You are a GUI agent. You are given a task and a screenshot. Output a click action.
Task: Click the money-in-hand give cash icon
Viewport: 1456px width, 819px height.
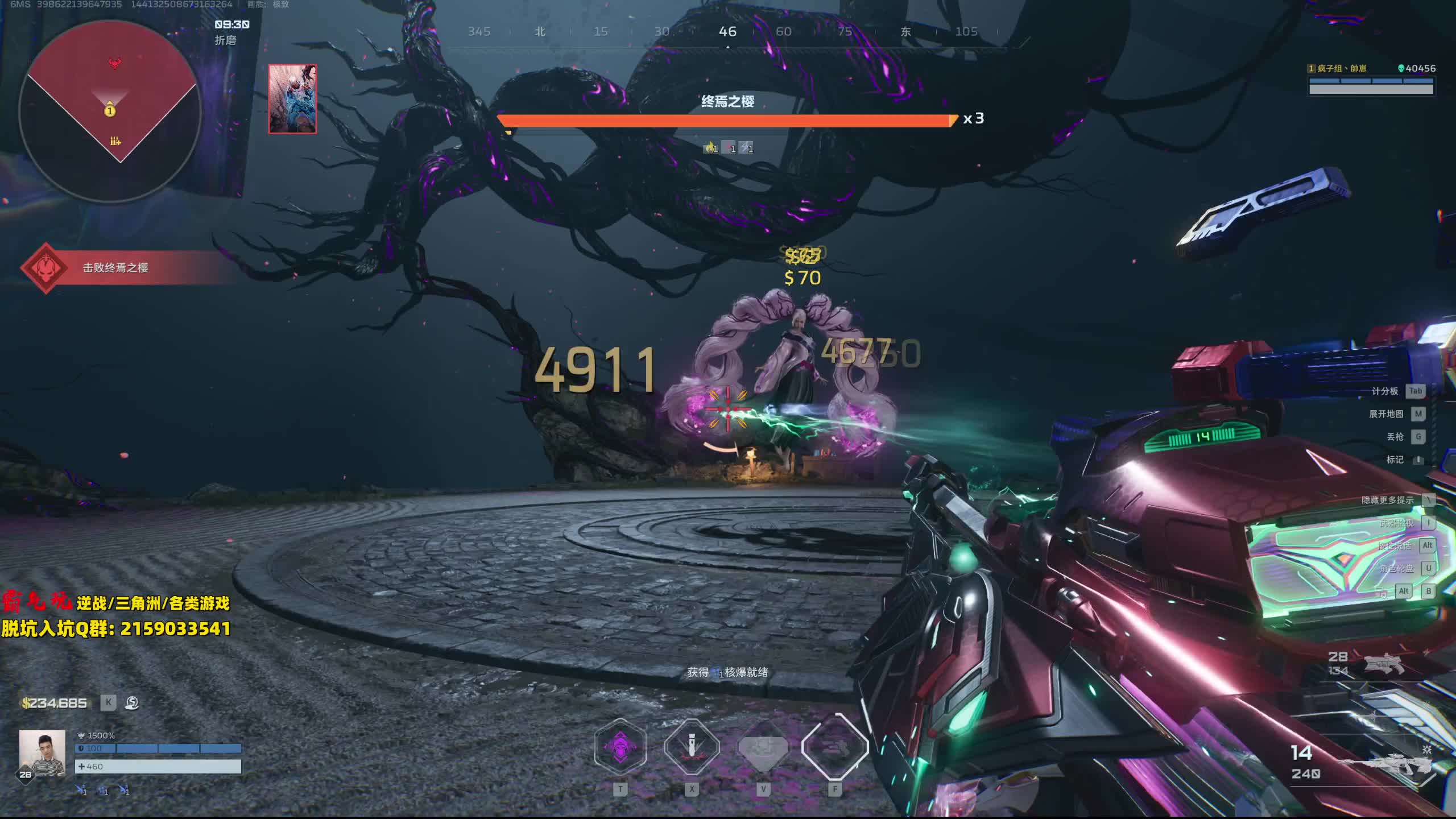[x=132, y=703]
